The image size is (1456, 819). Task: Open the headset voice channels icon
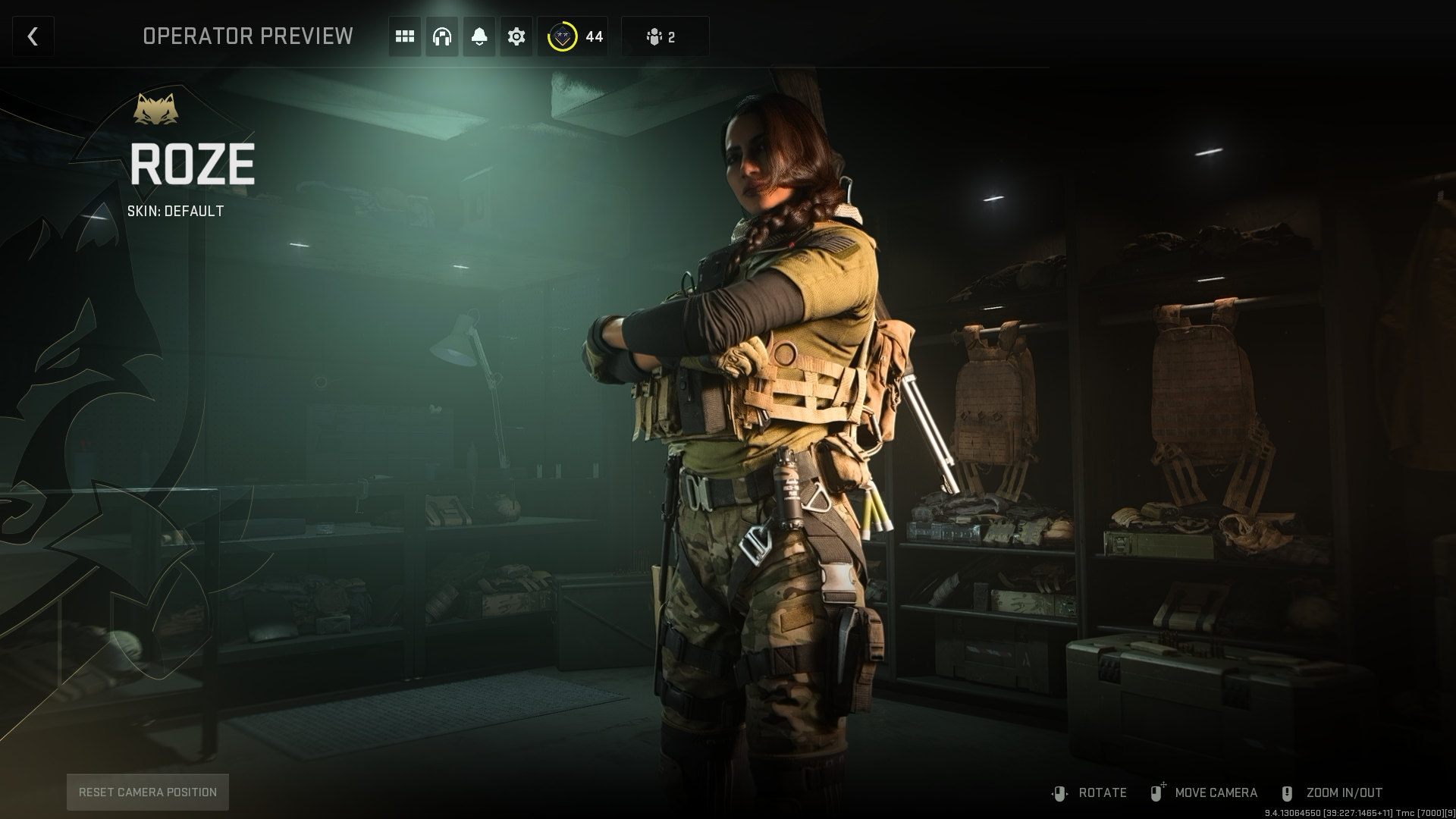click(442, 36)
